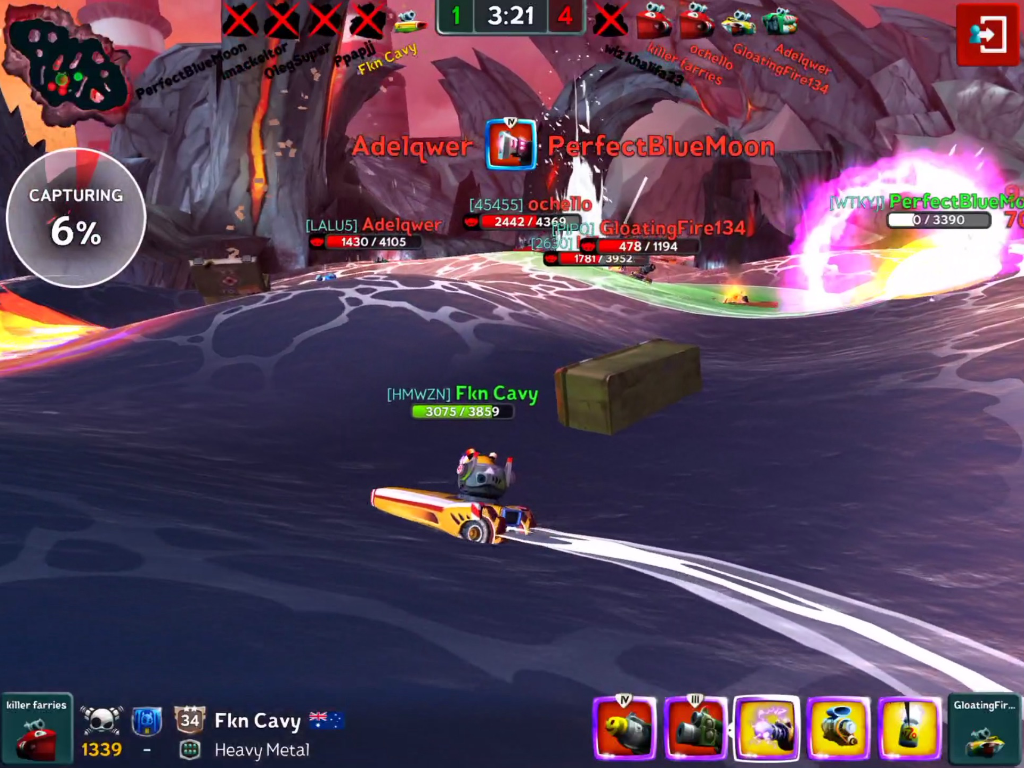The height and width of the screenshot is (768, 1024).
Task: Click the blue guild shield badge
Action: pyautogui.click(x=147, y=720)
